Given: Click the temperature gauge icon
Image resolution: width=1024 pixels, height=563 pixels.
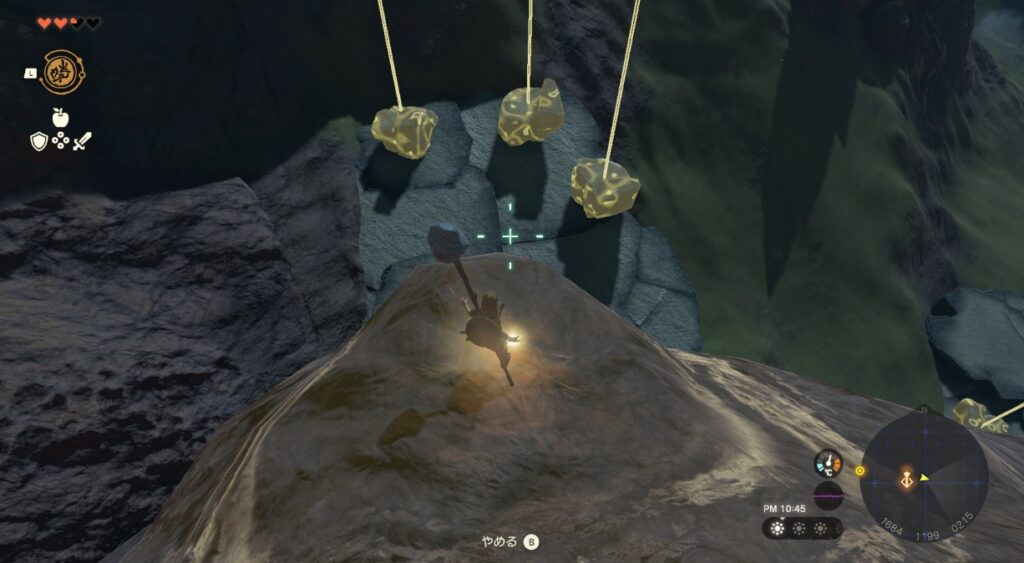Looking at the screenshot, I should [x=827, y=462].
